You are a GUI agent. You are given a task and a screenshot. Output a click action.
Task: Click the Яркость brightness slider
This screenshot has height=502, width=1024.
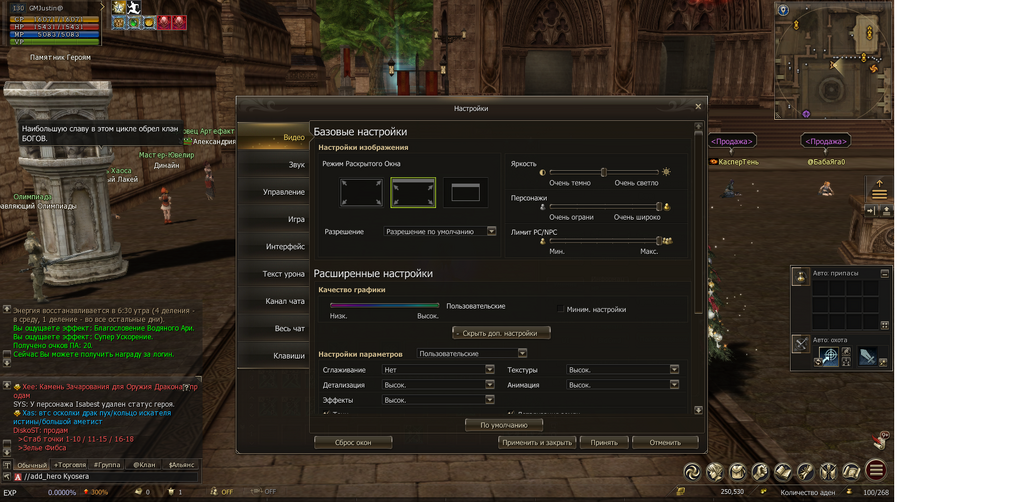point(603,172)
